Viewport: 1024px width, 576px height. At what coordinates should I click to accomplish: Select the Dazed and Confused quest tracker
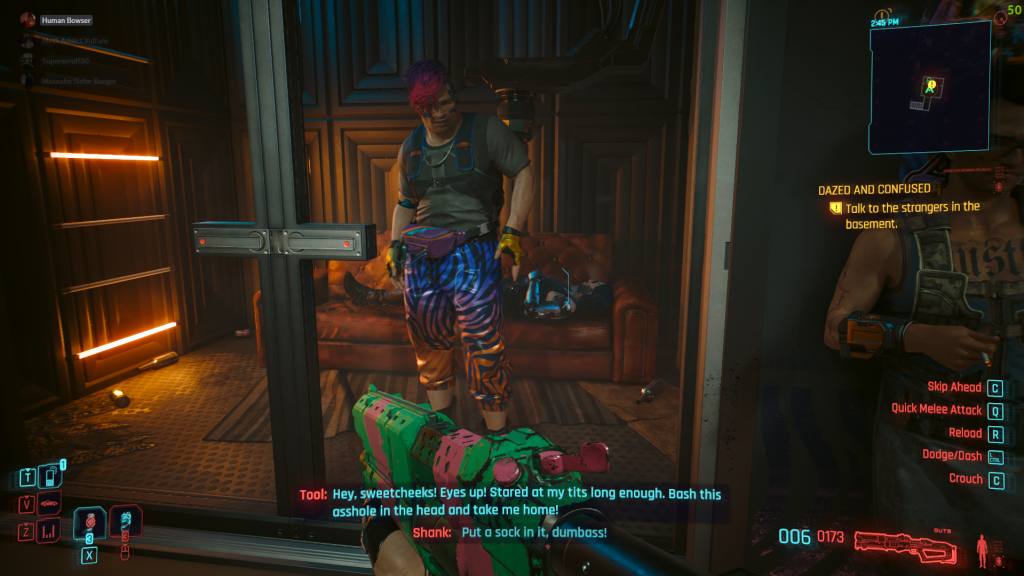tap(874, 189)
